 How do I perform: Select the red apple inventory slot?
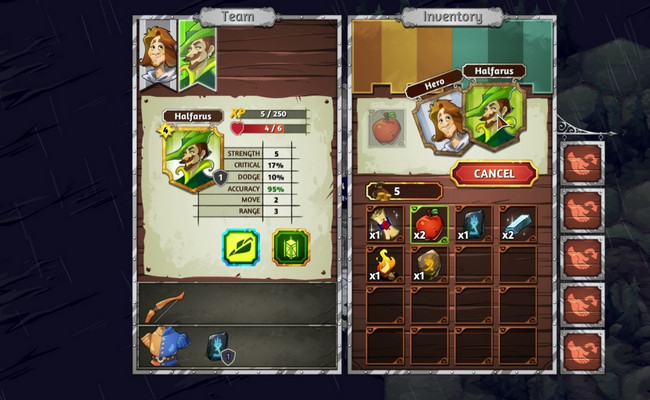point(428,222)
